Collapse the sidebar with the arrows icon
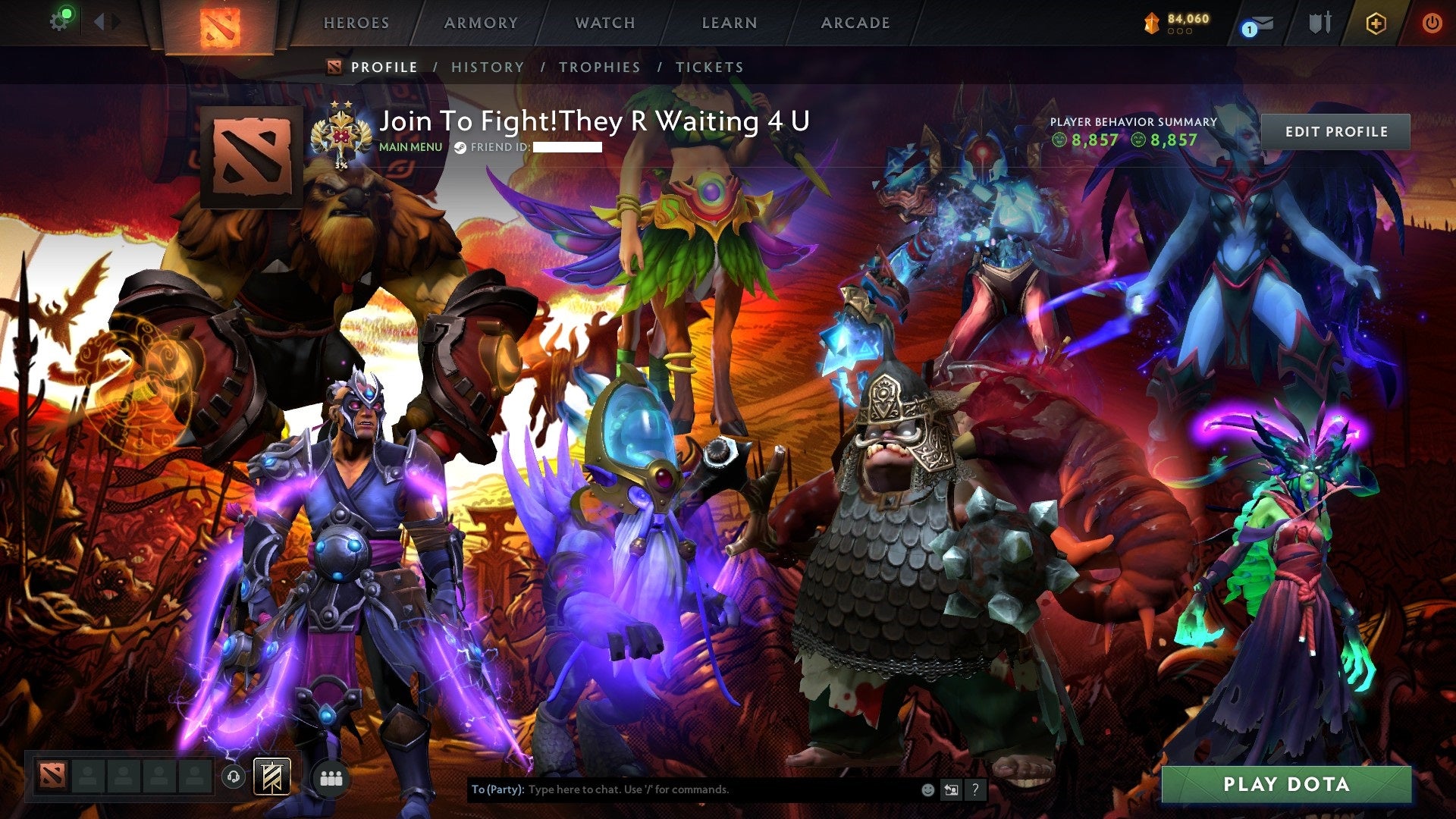1456x819 pixels. tap(102, 21)
